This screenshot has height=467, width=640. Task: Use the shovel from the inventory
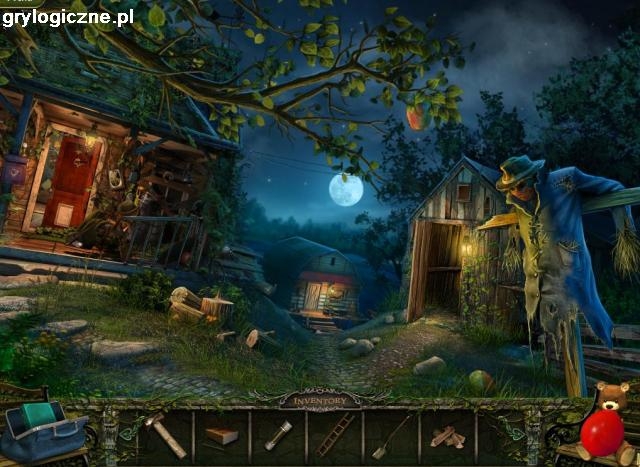[391, 436]
